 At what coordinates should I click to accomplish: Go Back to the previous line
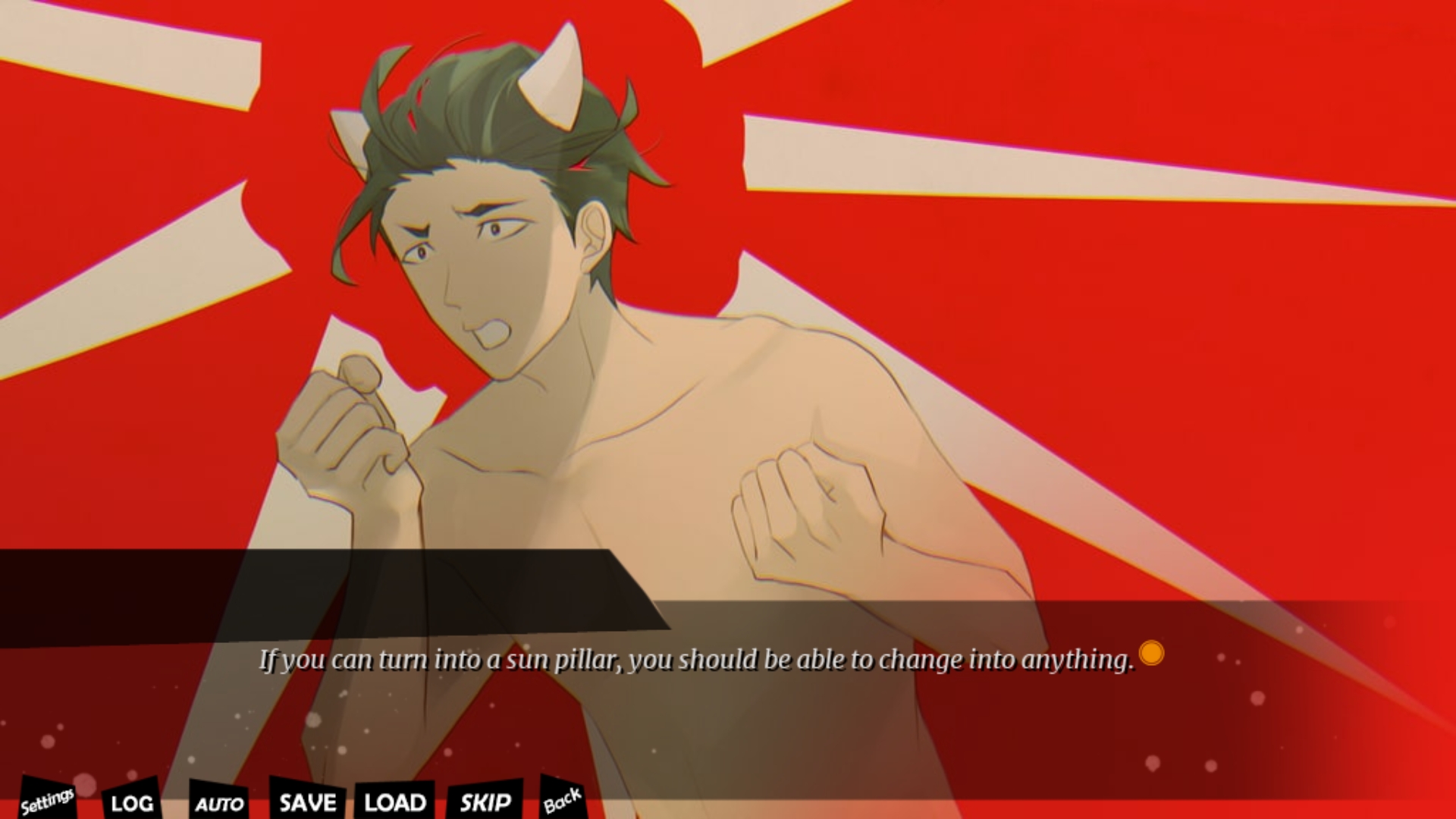point(562,800)
